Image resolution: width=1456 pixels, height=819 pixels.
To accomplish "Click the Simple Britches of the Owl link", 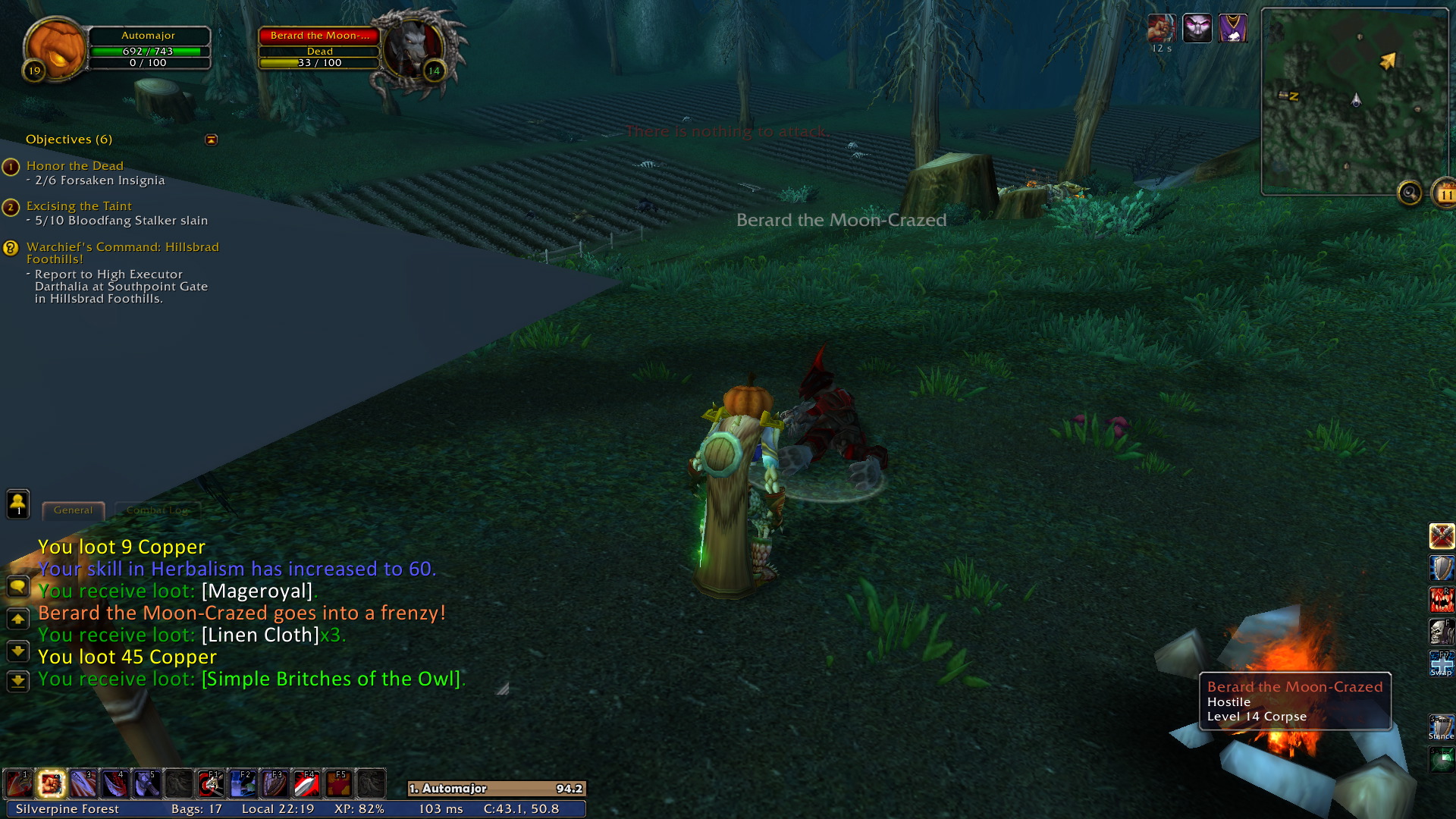I will tap(331, 679).
